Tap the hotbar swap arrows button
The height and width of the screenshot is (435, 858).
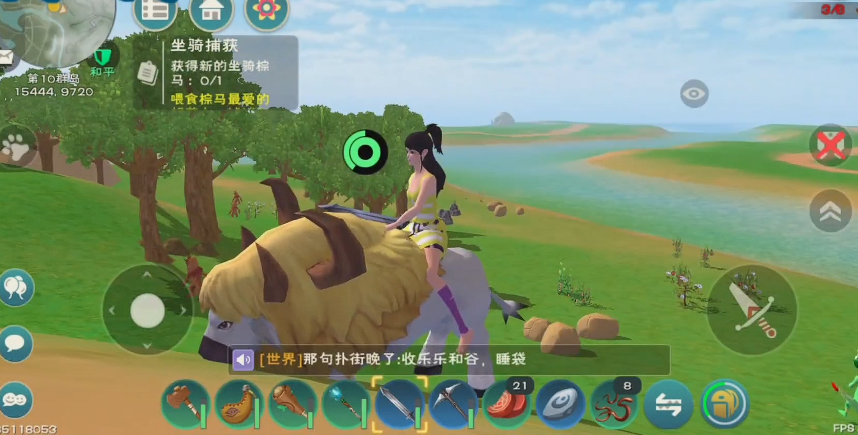(669, 404)
